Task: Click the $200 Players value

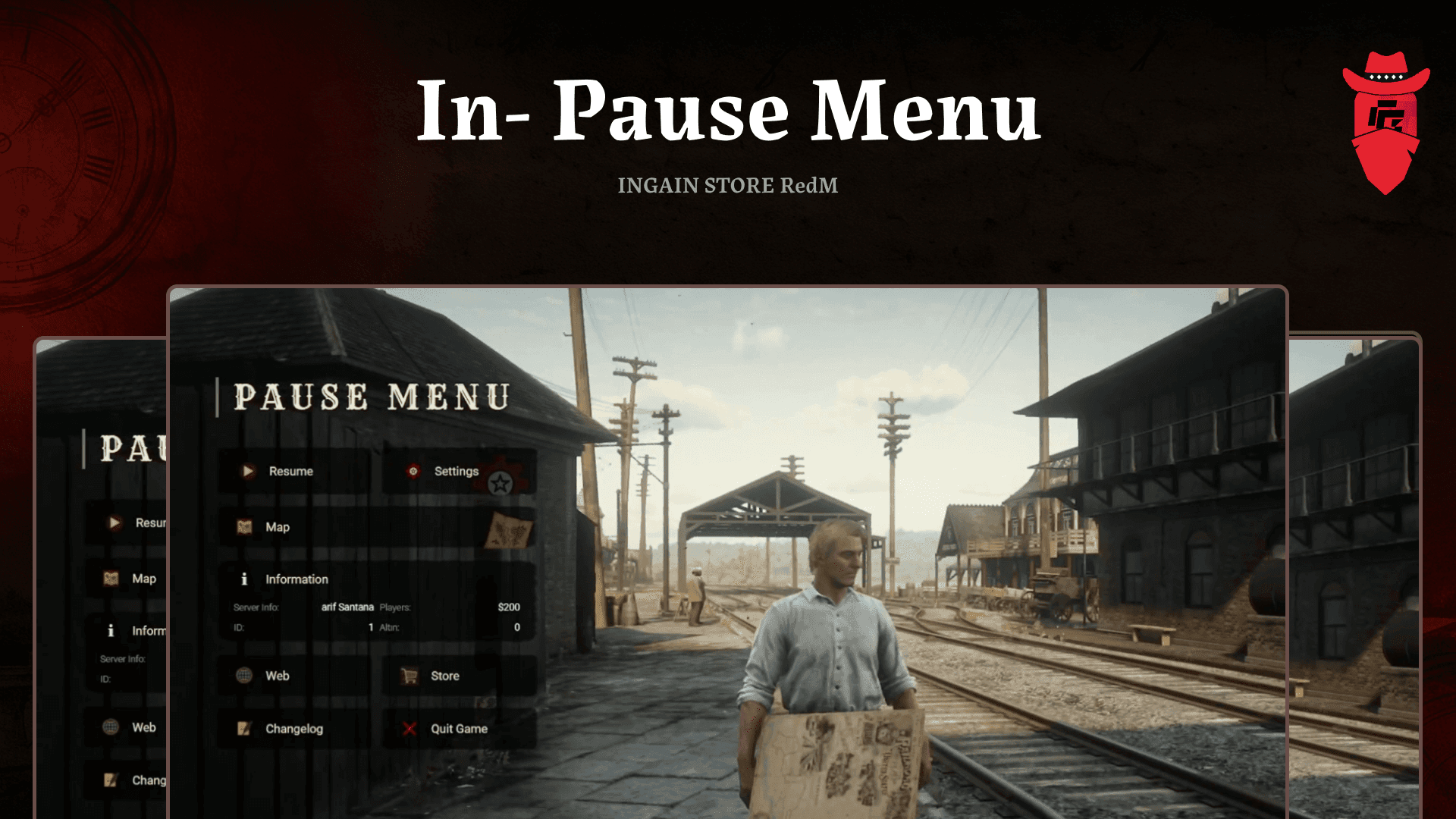Action: click(x=510, y=607)
